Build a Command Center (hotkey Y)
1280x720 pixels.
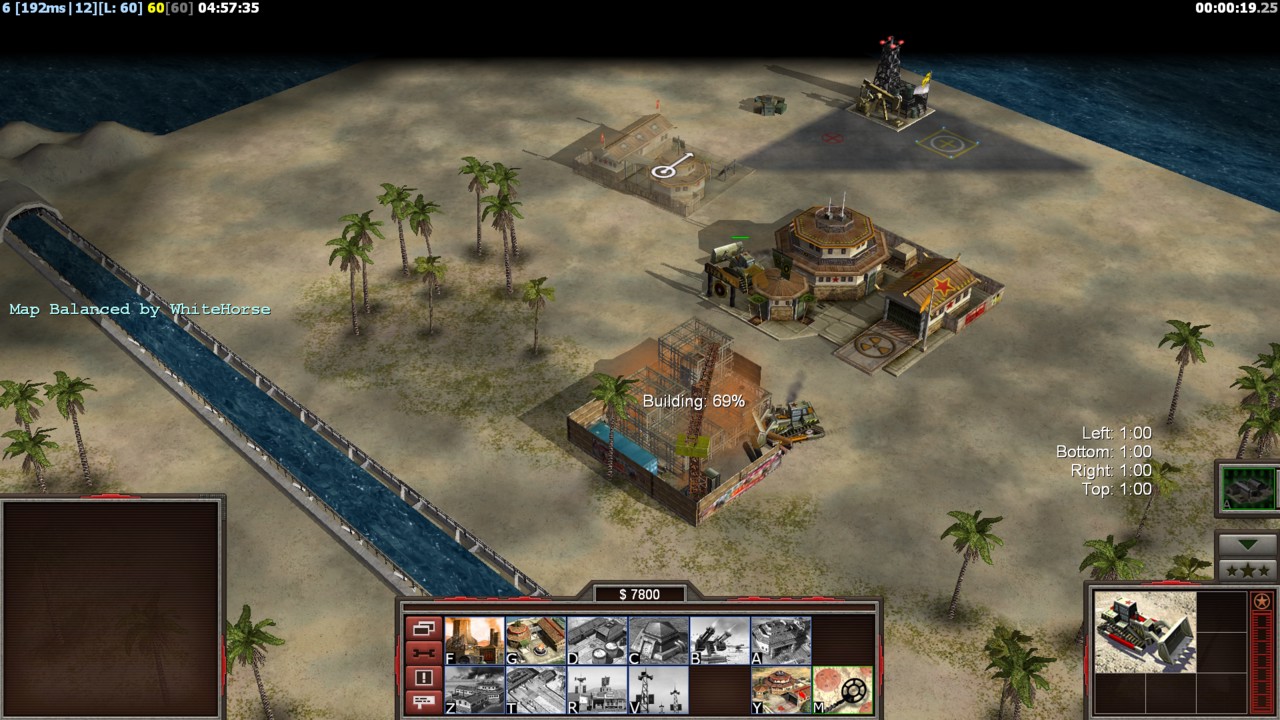click(x=781, y=690)
